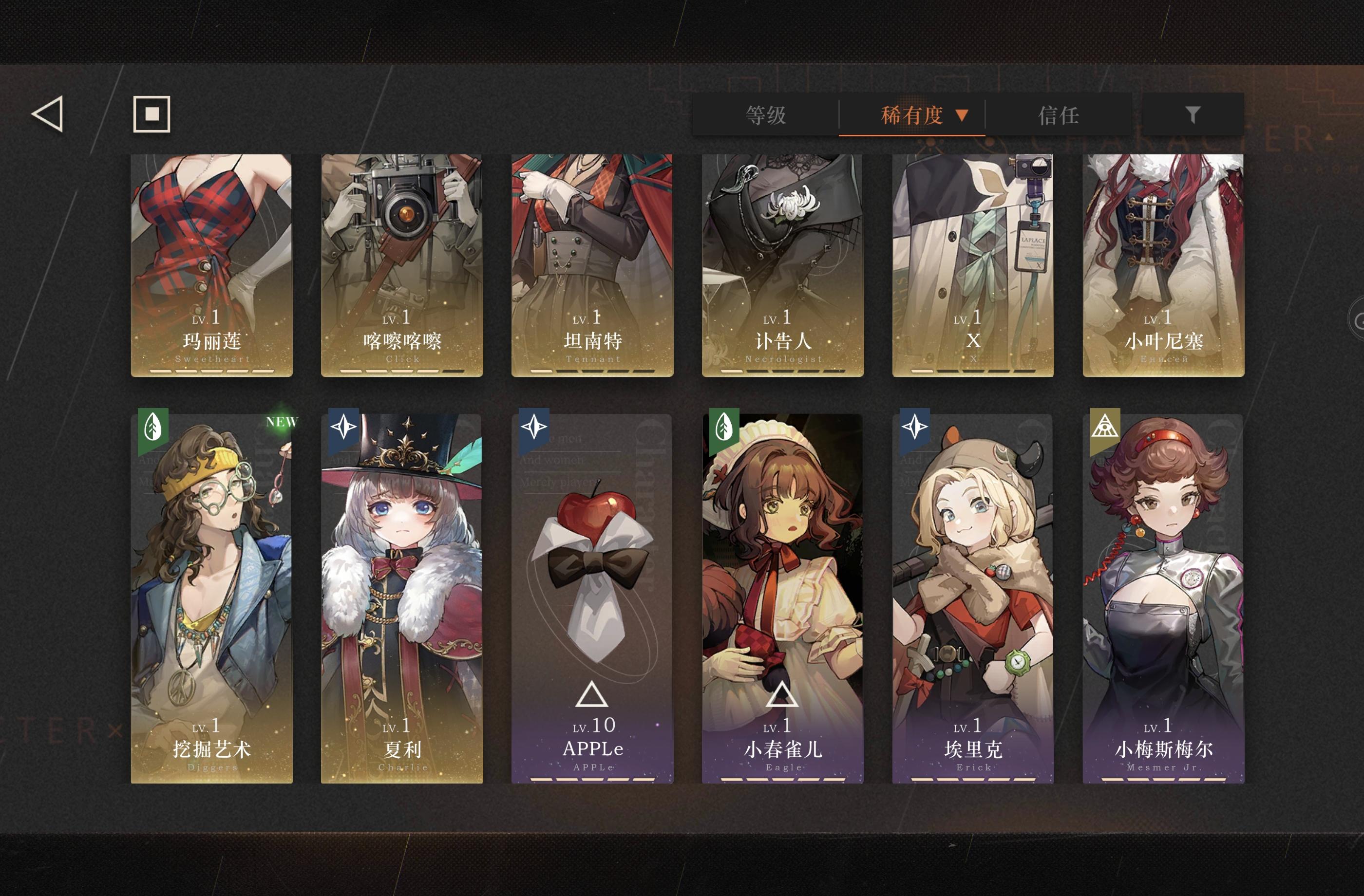Click the green faction emblem on 小春雀儿's card
The height and width of the screenshot is (896, 1364).
pos(724,427)
